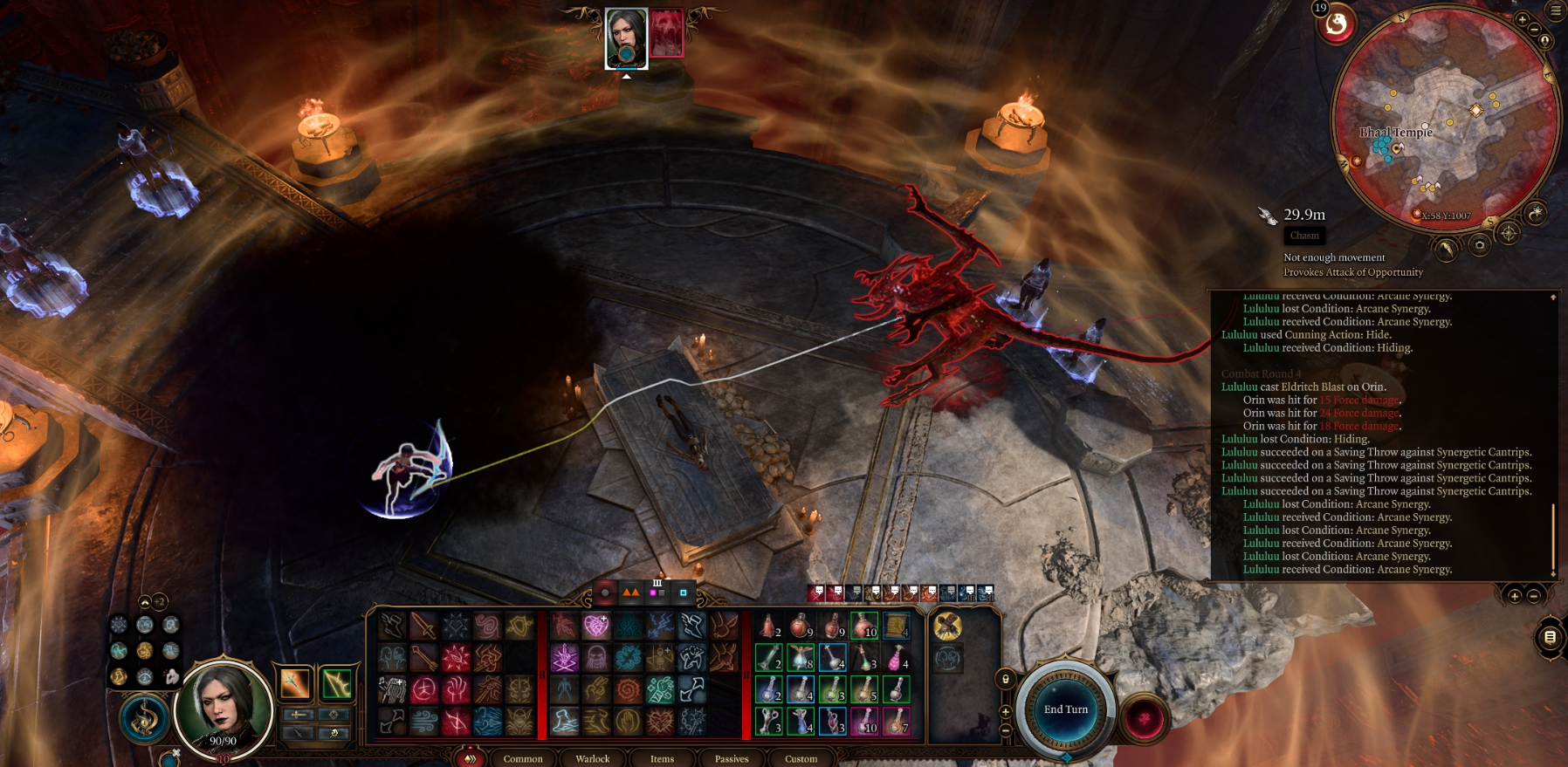The width and height of the screenshot is (1568, 767).
Task: Show the Items hotbar tab
Action: [x=662, y=758]
